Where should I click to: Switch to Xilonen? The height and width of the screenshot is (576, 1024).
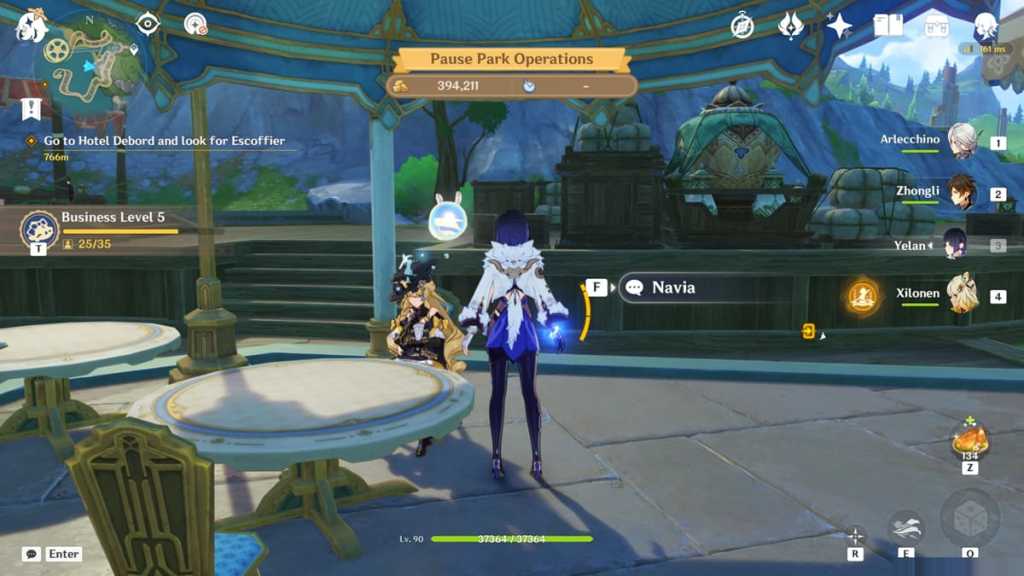tap(962, 295)
